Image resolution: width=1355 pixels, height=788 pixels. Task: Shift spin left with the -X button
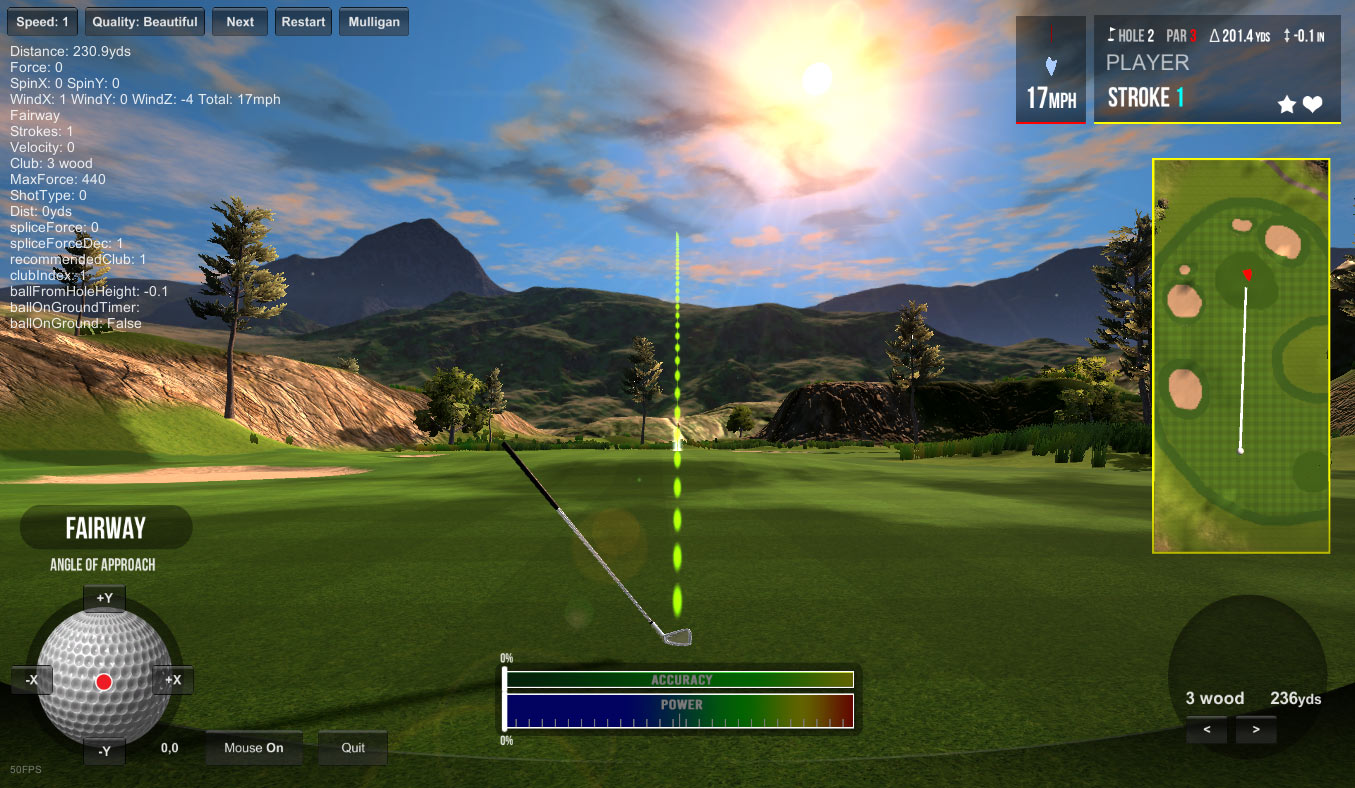coord(32,681)
